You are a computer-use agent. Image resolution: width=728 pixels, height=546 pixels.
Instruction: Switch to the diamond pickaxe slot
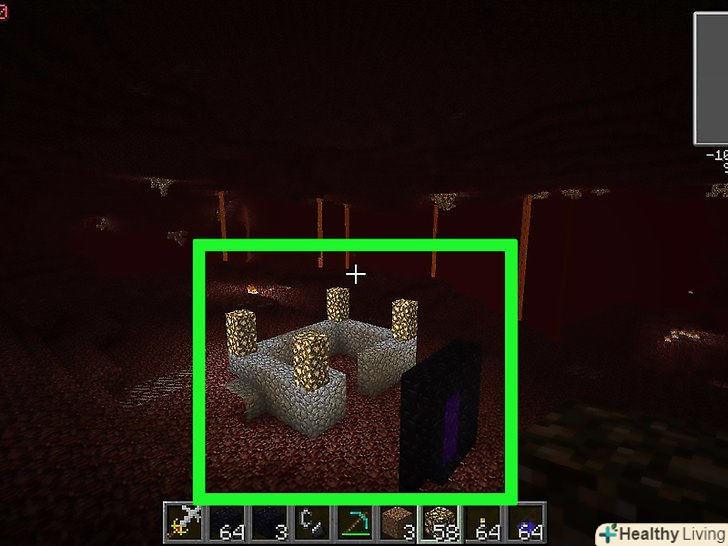355,524
